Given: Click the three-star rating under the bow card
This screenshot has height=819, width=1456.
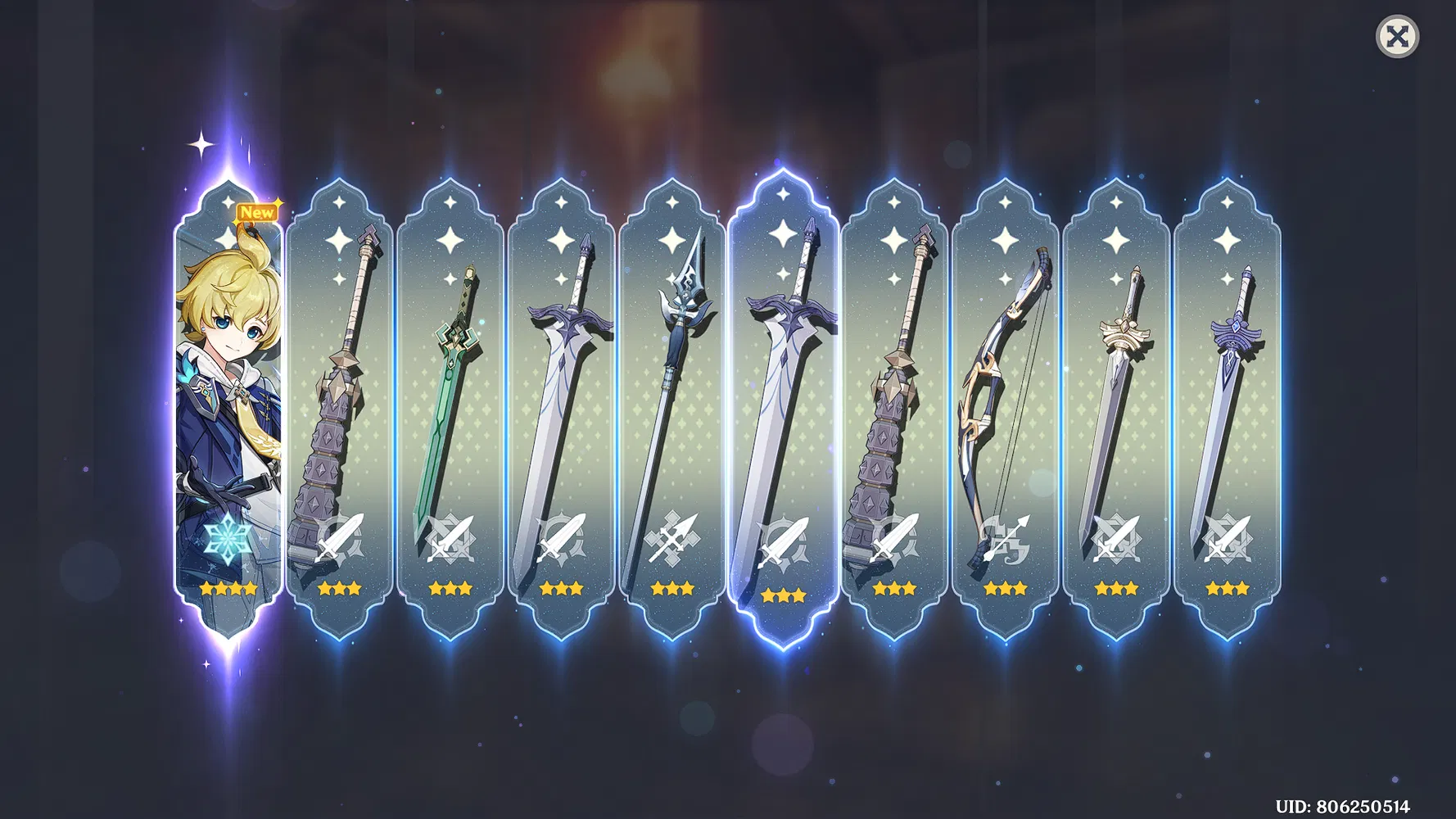Looking at the screenshot, I should click(x=1003, y=587).
